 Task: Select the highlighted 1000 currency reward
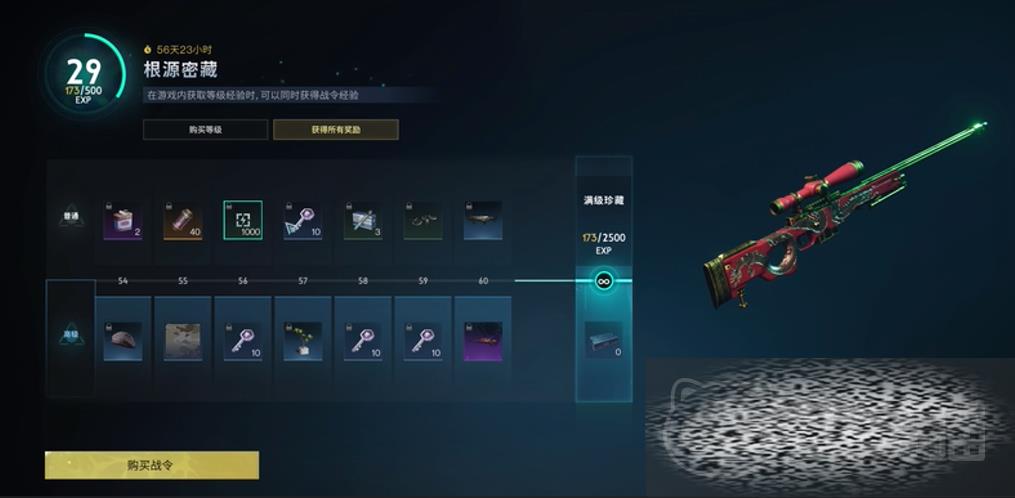click(243, 220)
